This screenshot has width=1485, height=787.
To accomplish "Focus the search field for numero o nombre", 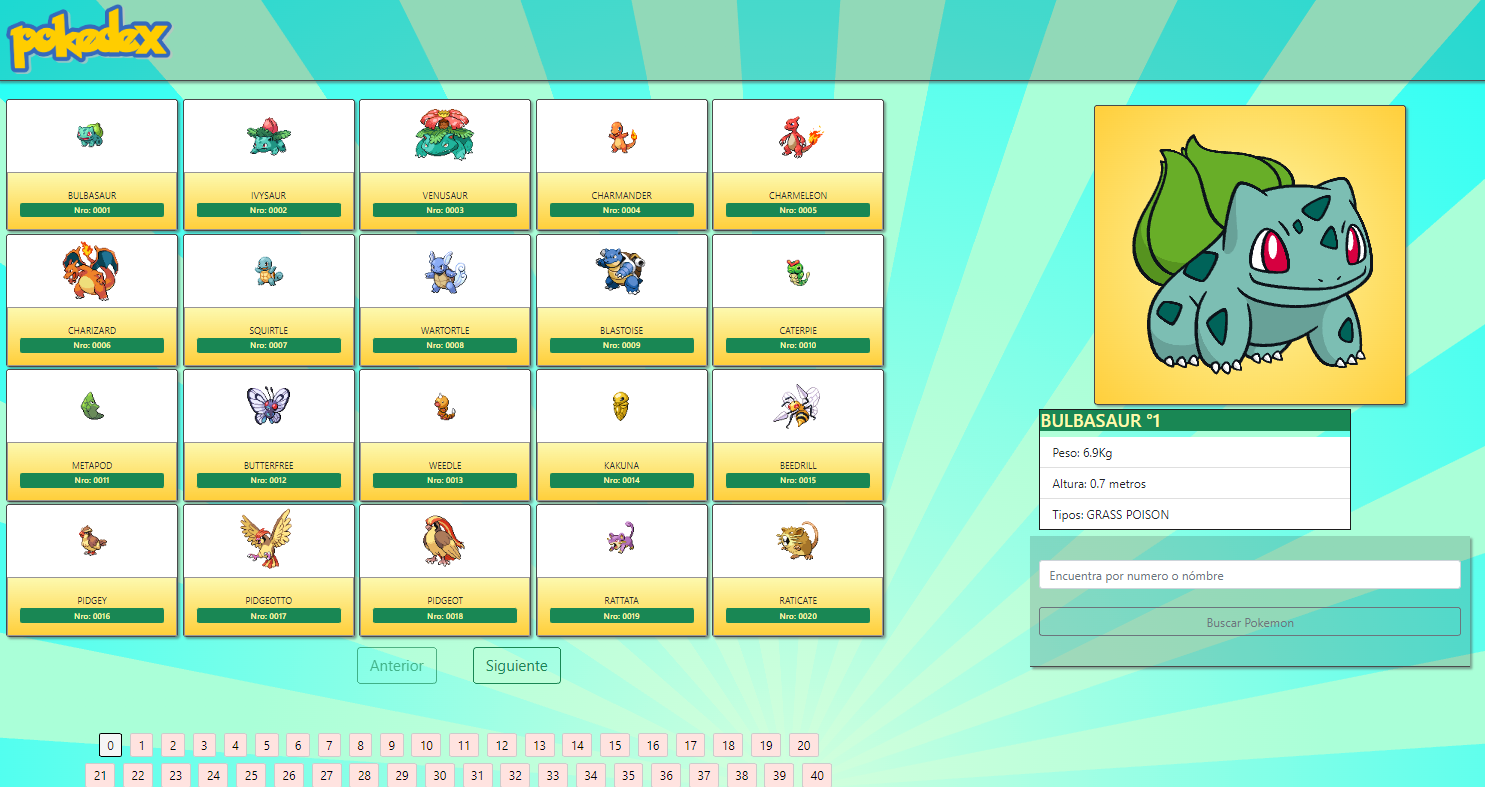I will (1249, 575).
